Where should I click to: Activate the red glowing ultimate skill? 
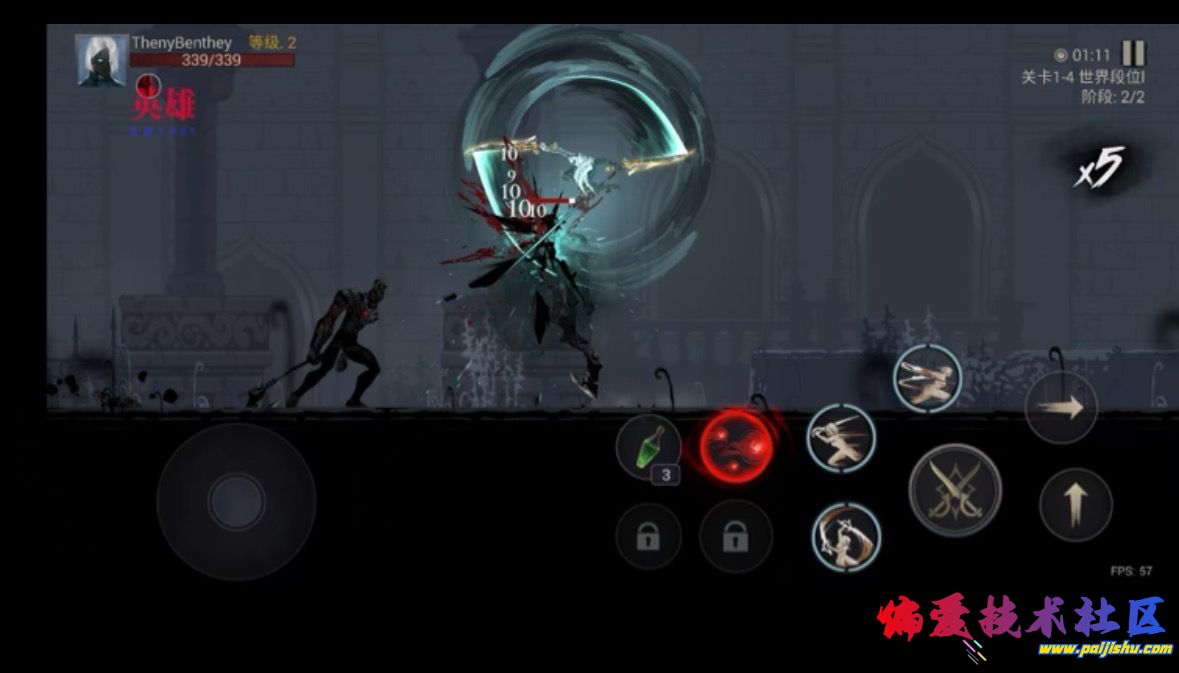pyautogui.click(x=735, y=444)
